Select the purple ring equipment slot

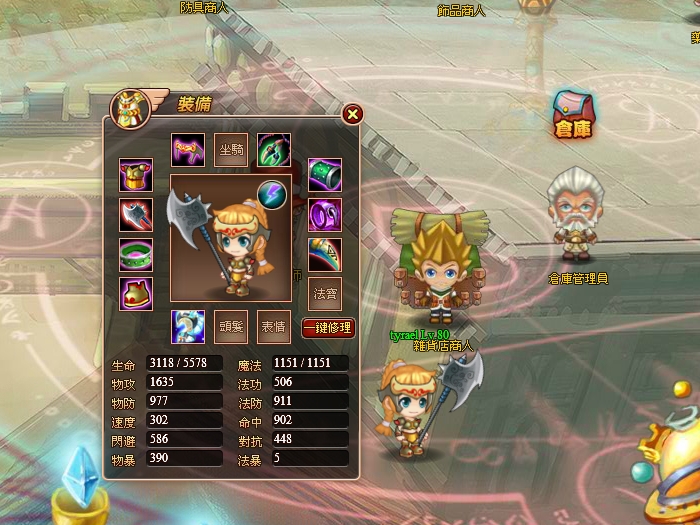tap(325, 214)
